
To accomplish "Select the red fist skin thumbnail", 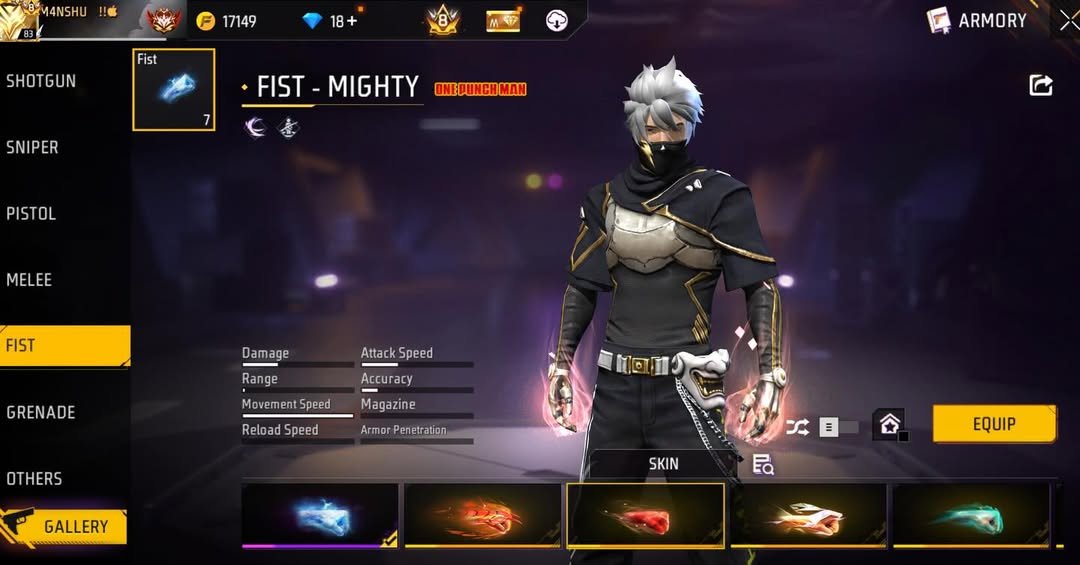I will point(645,516).
